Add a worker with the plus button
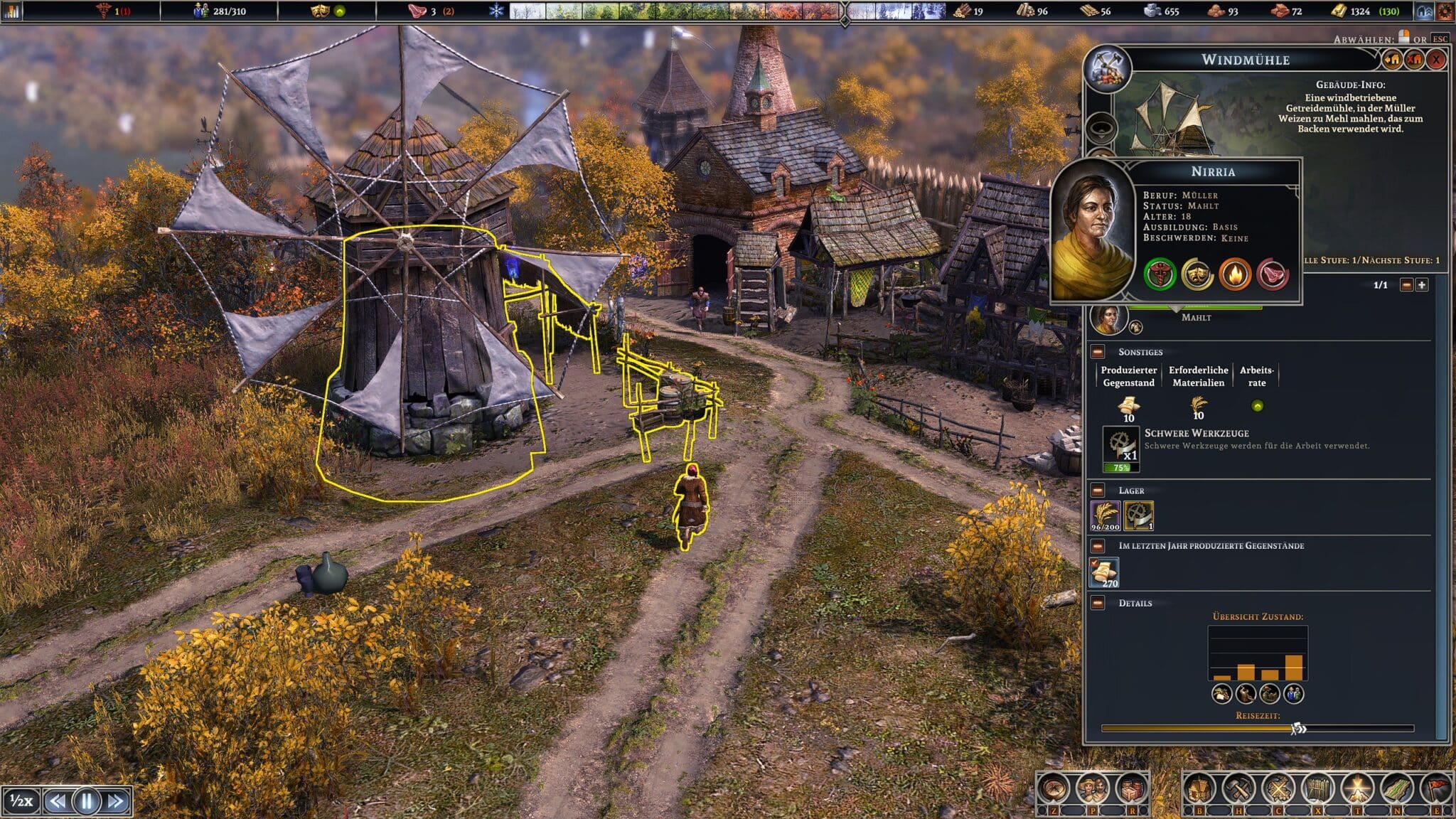 click(1421, 285)
